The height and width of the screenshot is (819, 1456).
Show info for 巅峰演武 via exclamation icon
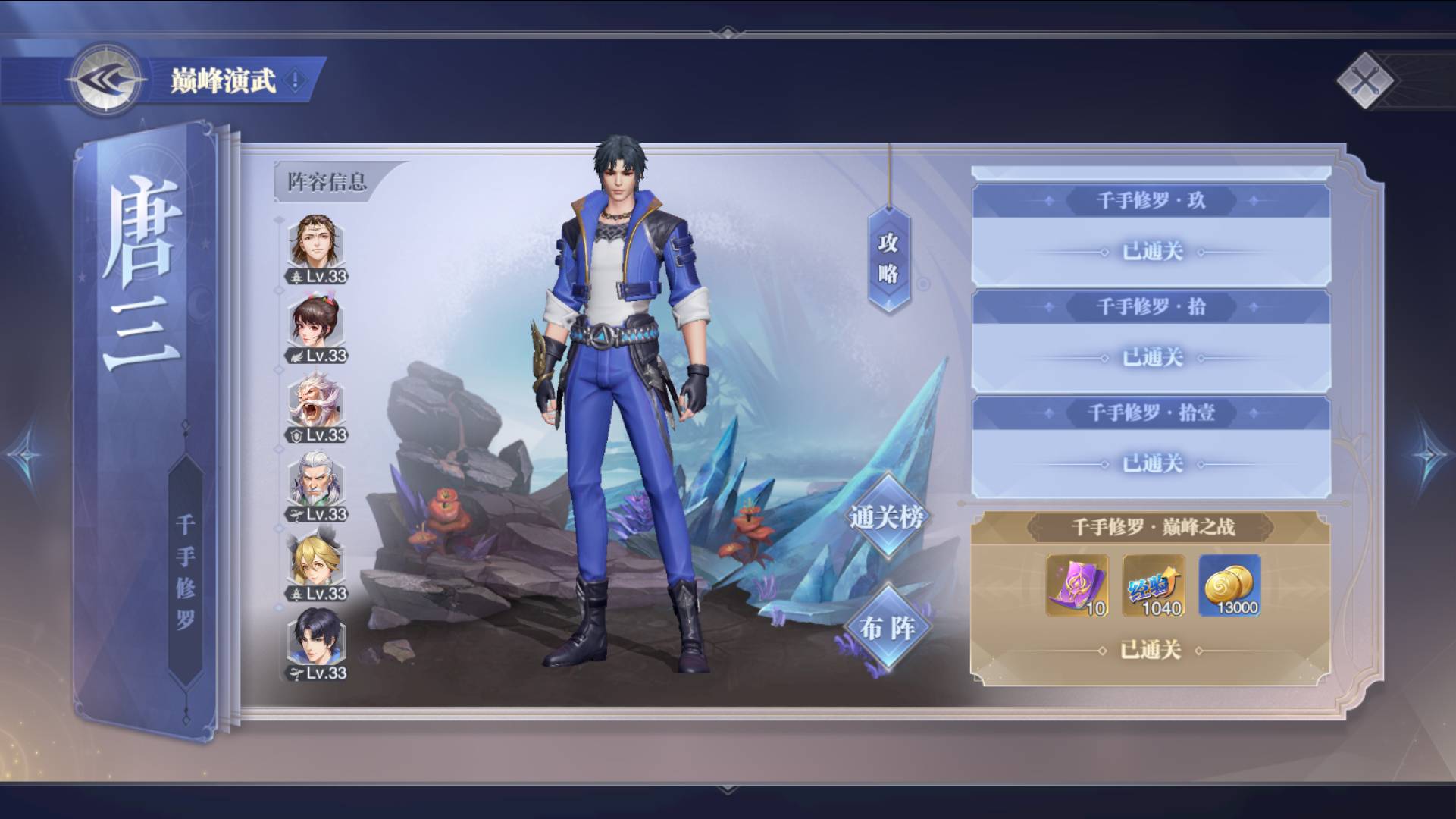tap(296, 80)
